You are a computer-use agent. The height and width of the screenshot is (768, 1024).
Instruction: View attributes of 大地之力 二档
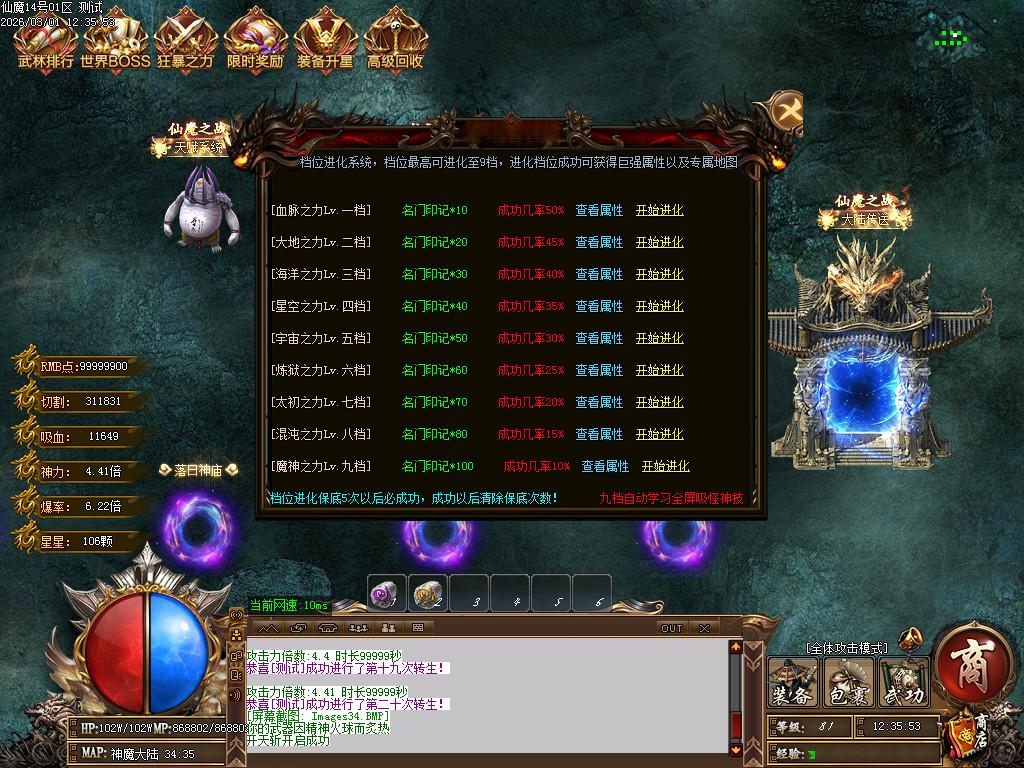point(599,243)
